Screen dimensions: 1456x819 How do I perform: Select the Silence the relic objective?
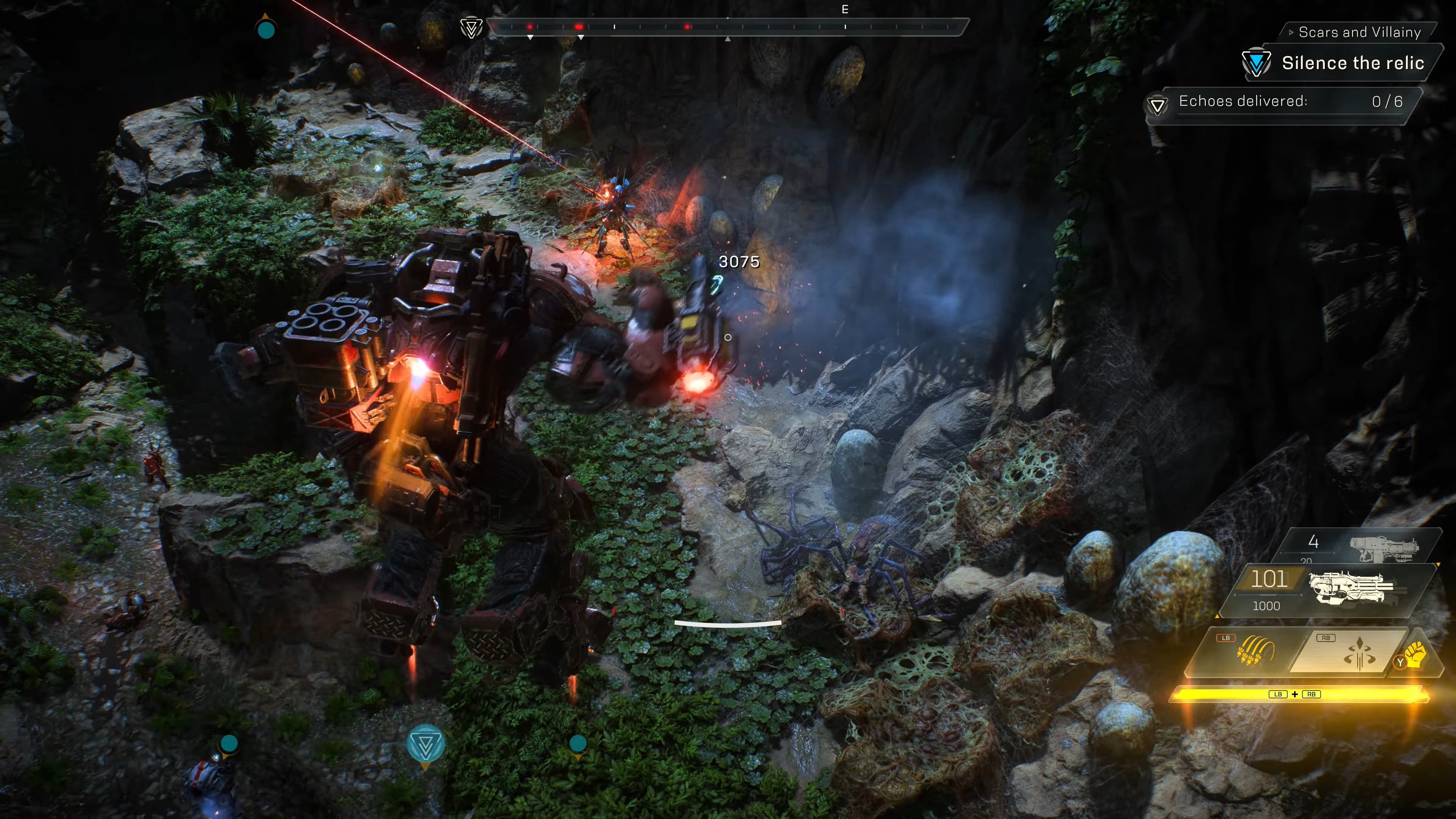click(x=1352, y=63)
